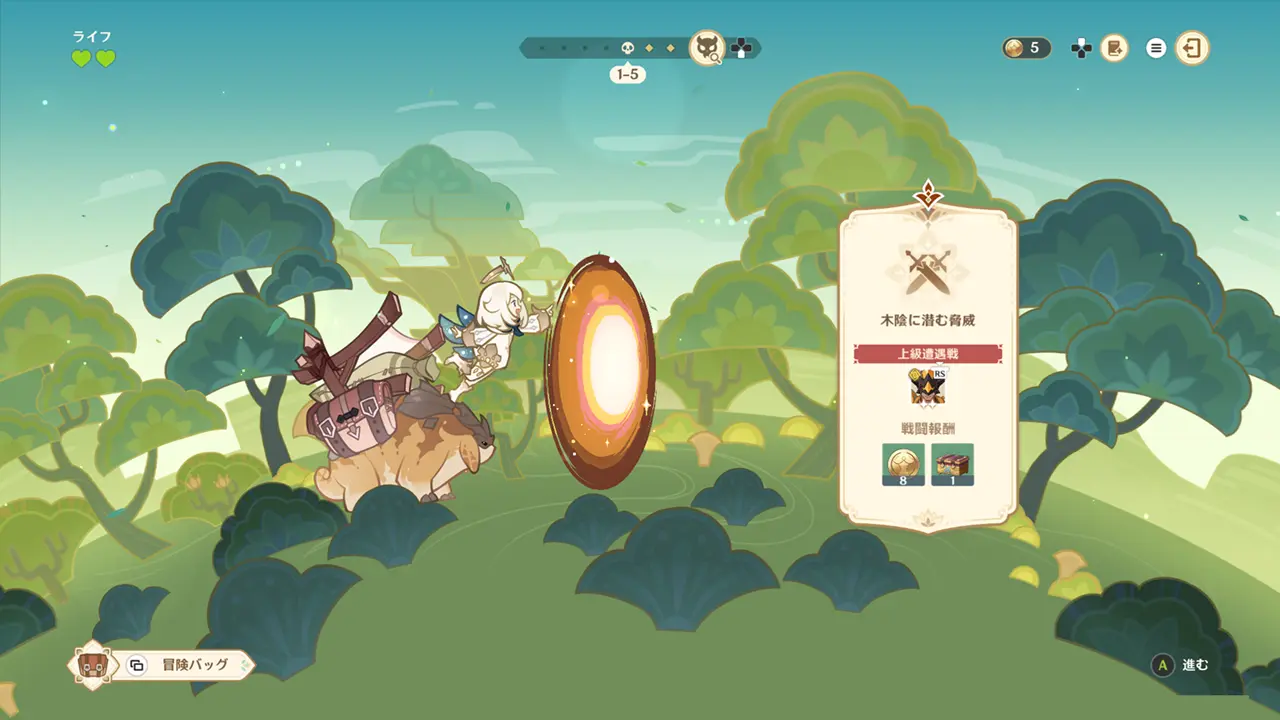
Task: Click the 1-5 skull stage marker
Action: (x=627, y=47)
